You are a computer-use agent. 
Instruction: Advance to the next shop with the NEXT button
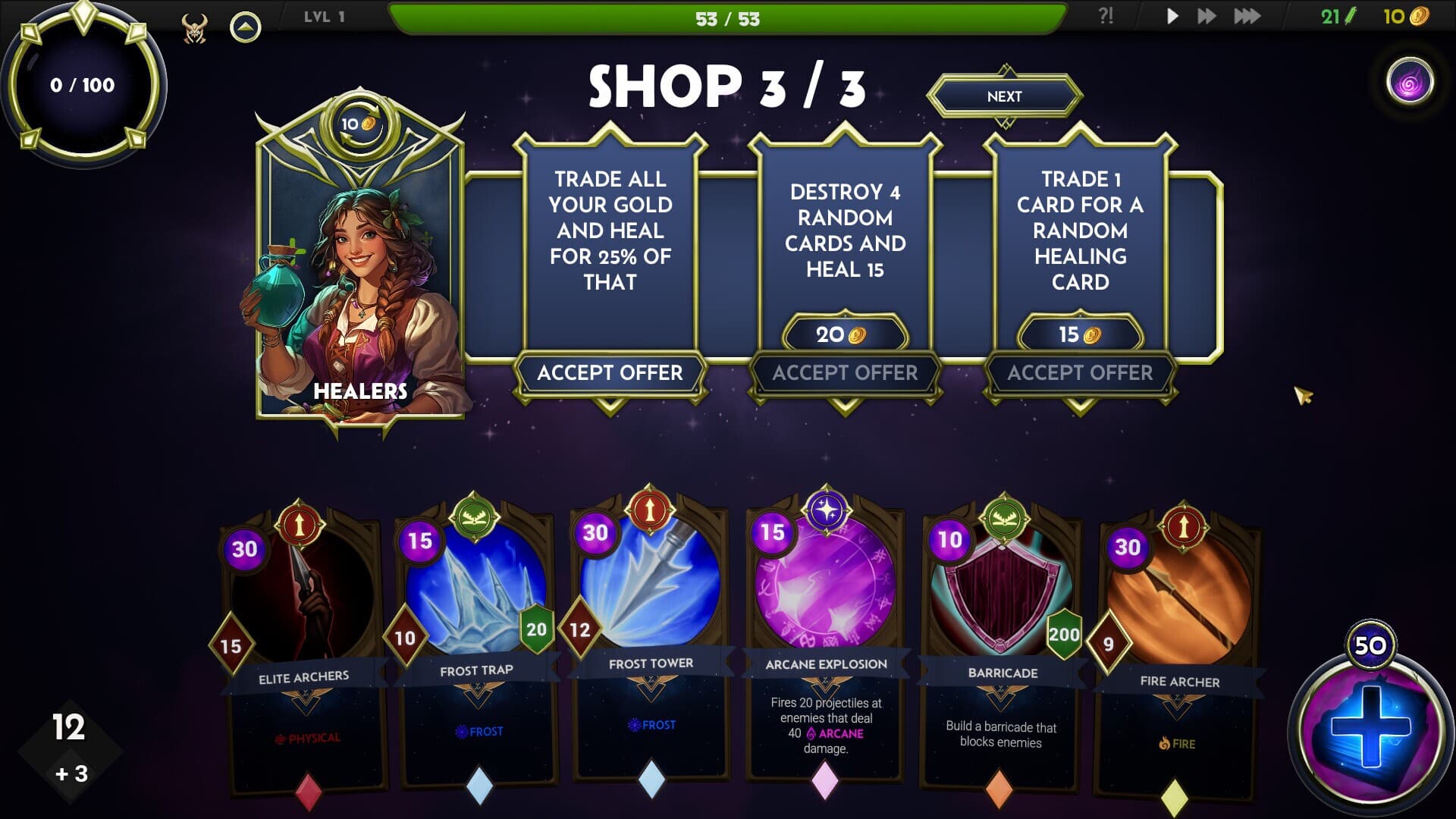(x=1006, y=96)
